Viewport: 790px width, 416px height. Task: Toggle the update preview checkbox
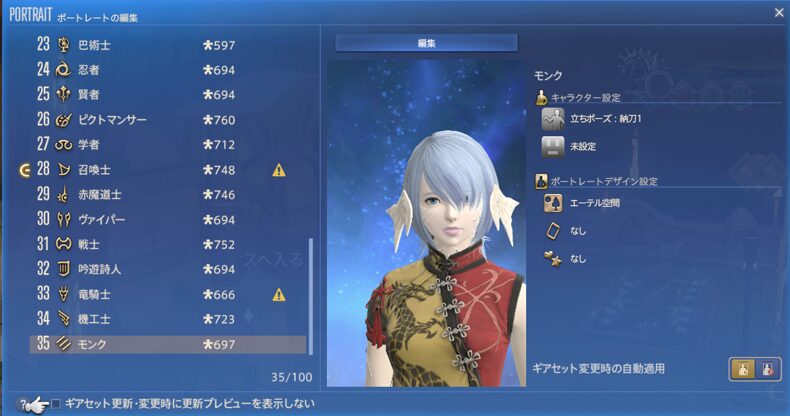point(56,404)
